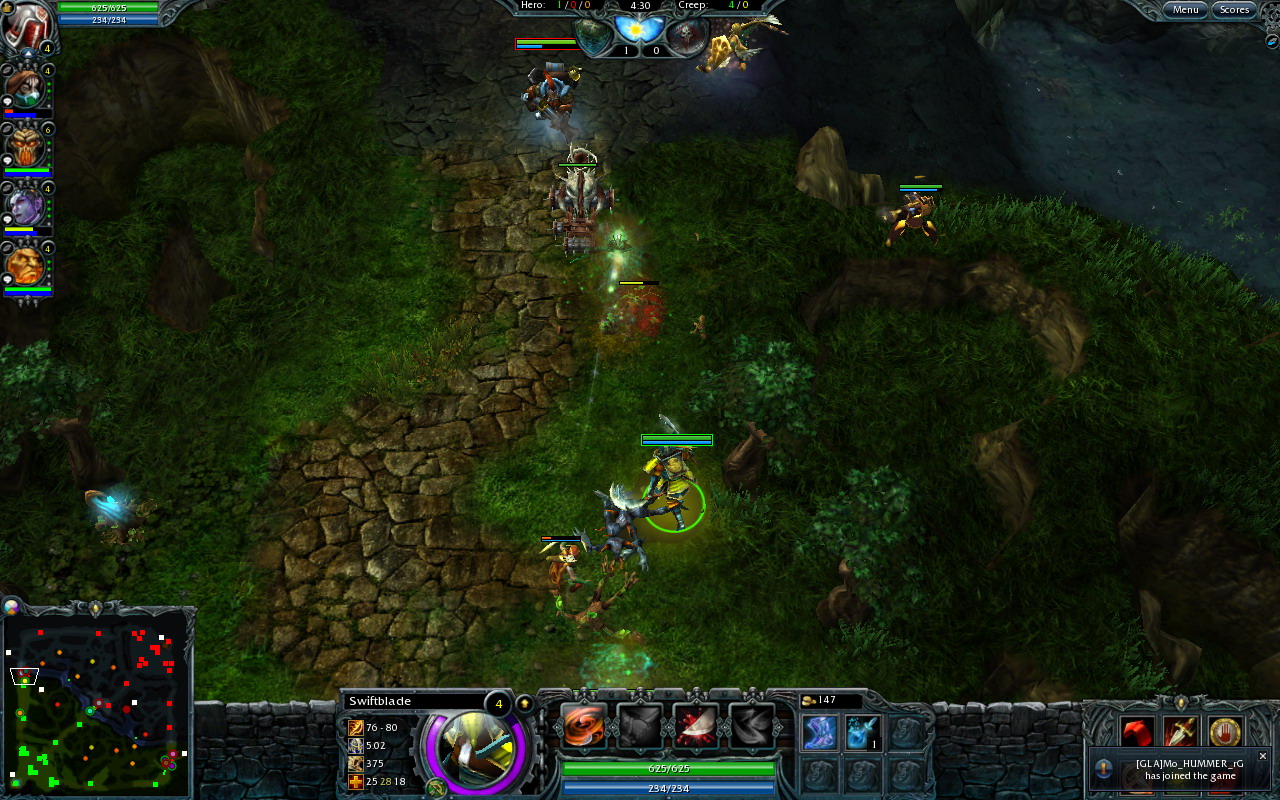Close the player joined notification
This screenshot has width=1280, height=800.
[x=1262, y=756]
